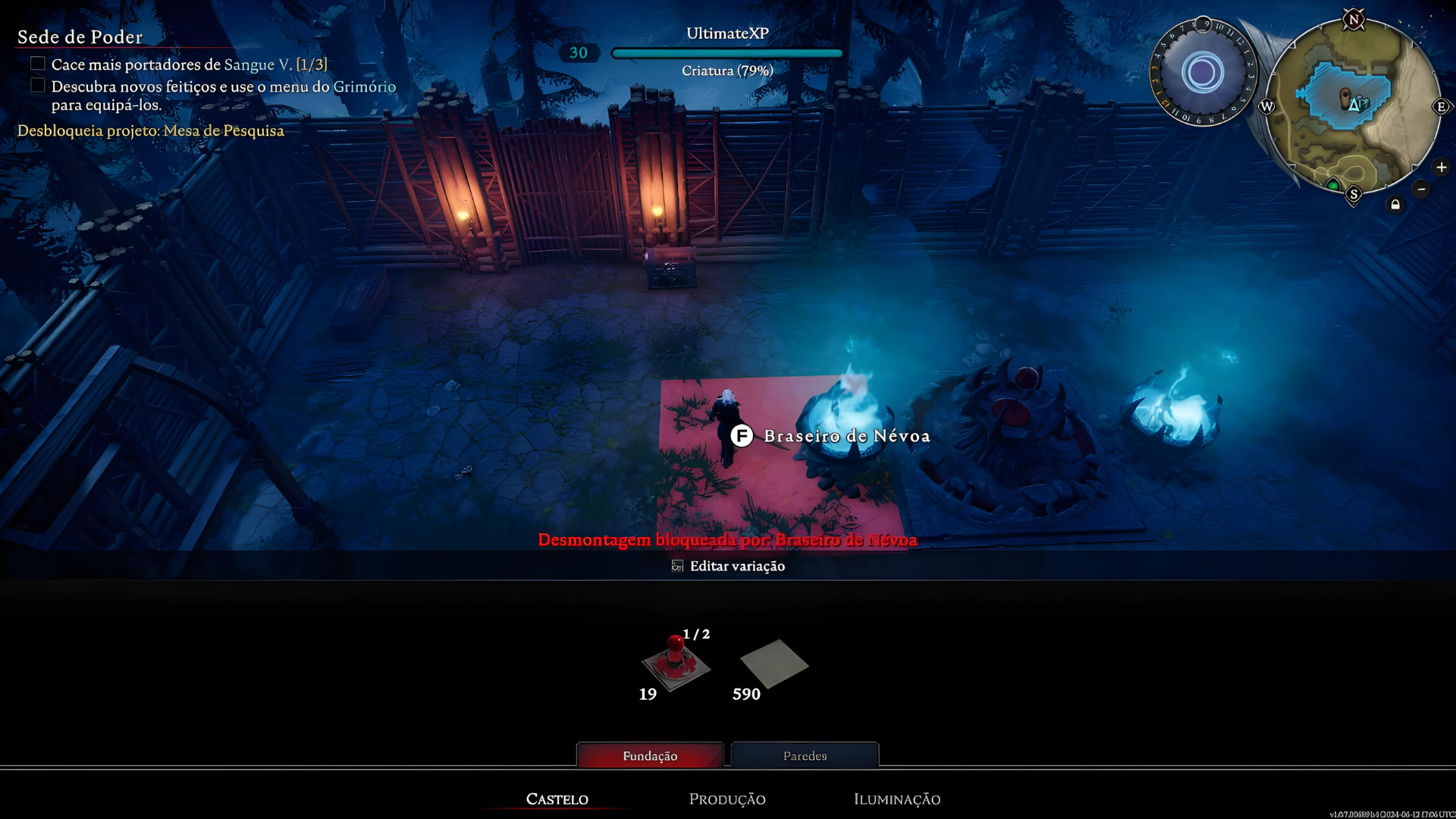The height and width of the screenshot is (819, 1456).
Task: Switch to the Fundação tab
Action: (x=650, y=755)
